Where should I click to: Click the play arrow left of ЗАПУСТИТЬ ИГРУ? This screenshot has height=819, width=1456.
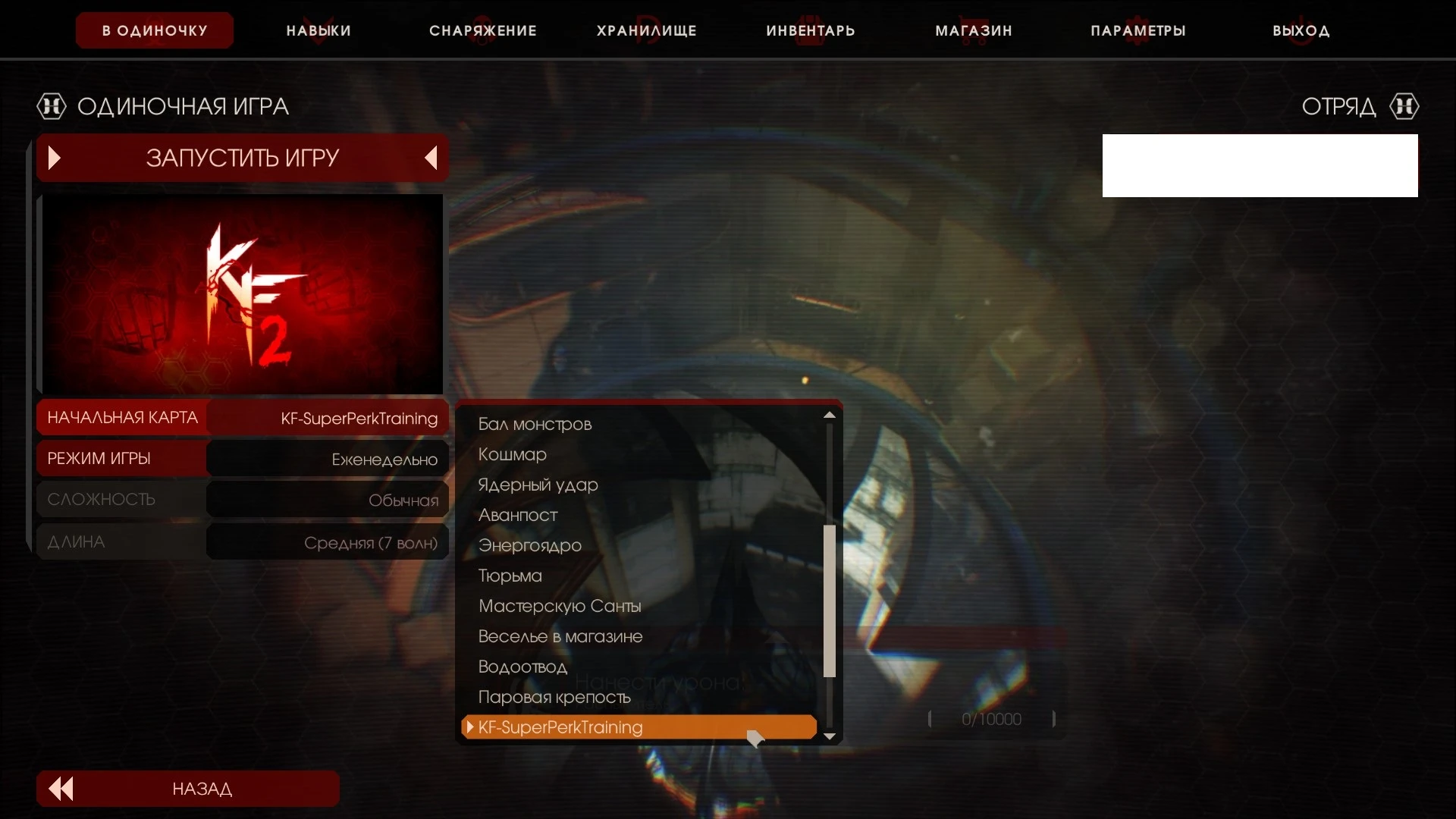point(53,158)
